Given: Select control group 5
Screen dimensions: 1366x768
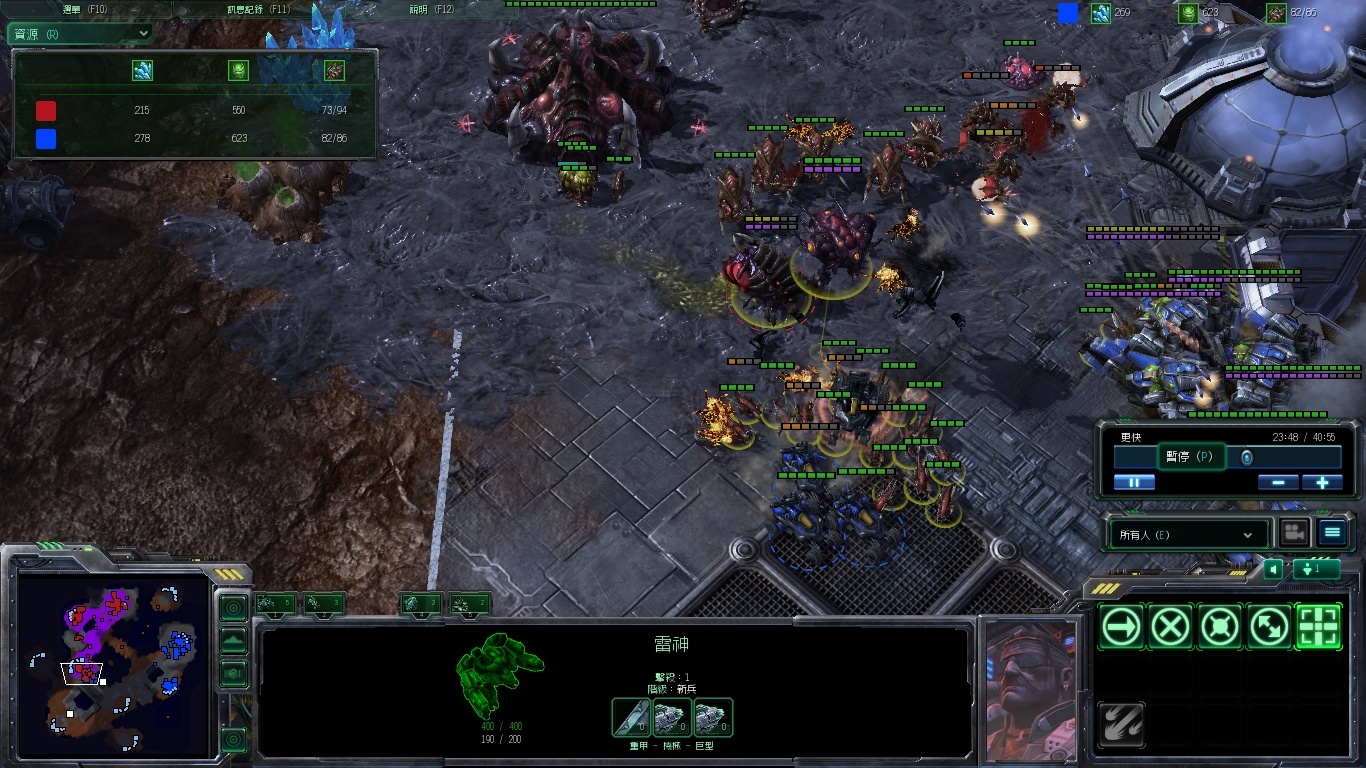Looking at the screenshot, I should click(x=469, y=603).
